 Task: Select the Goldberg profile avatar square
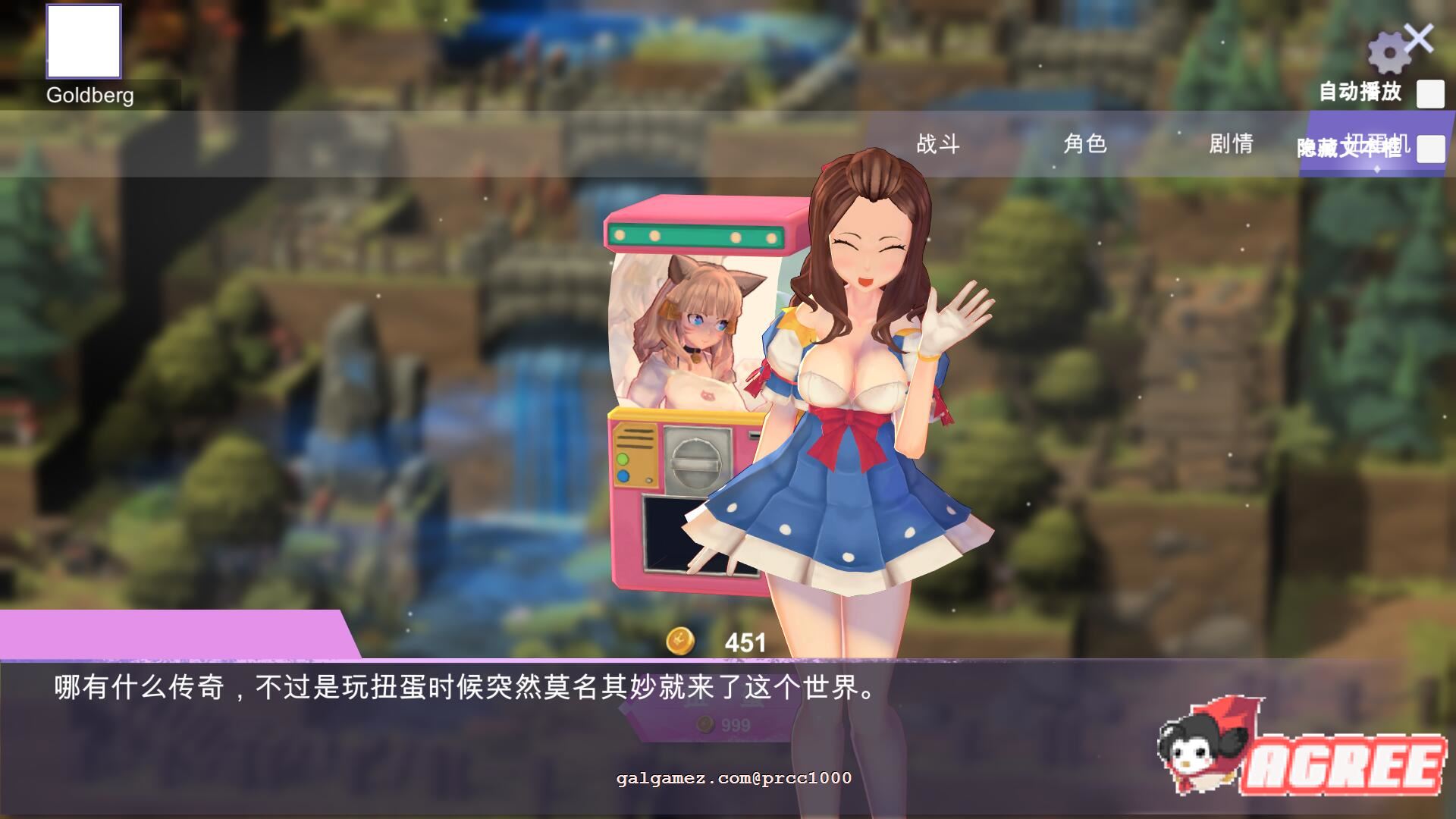click(x=83, y=40)
